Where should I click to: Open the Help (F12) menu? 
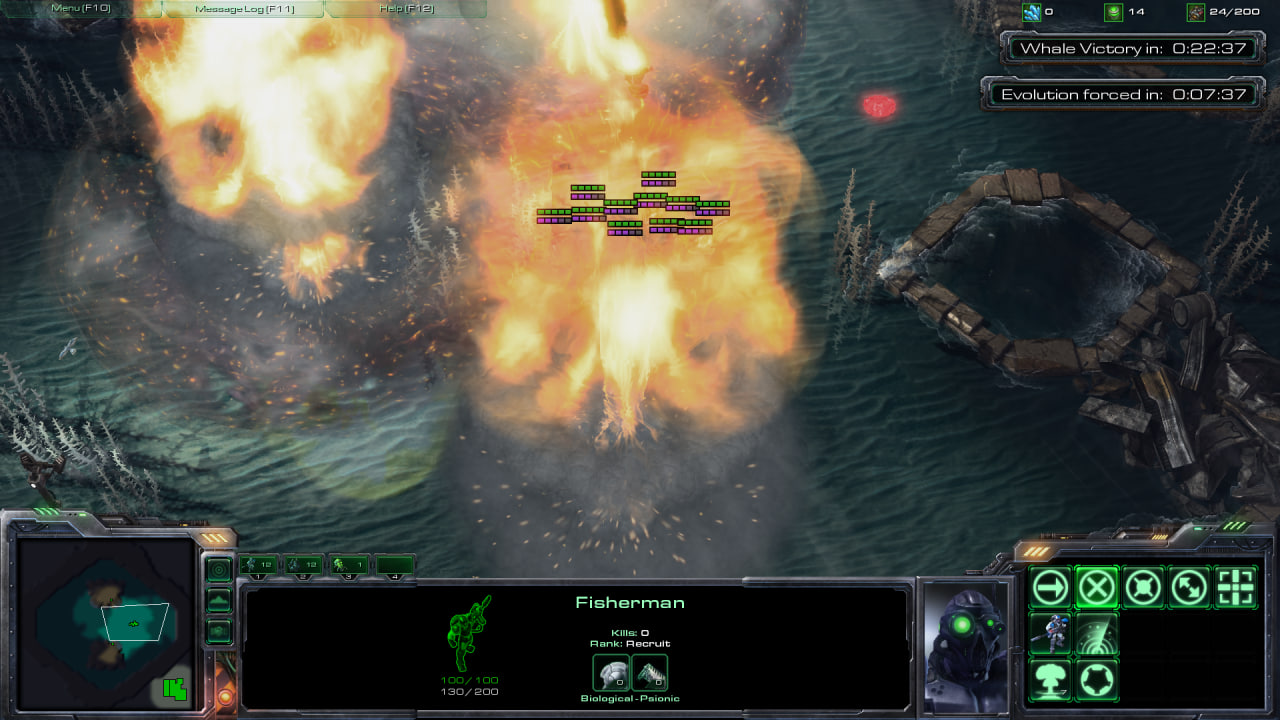tap(406, 9)
